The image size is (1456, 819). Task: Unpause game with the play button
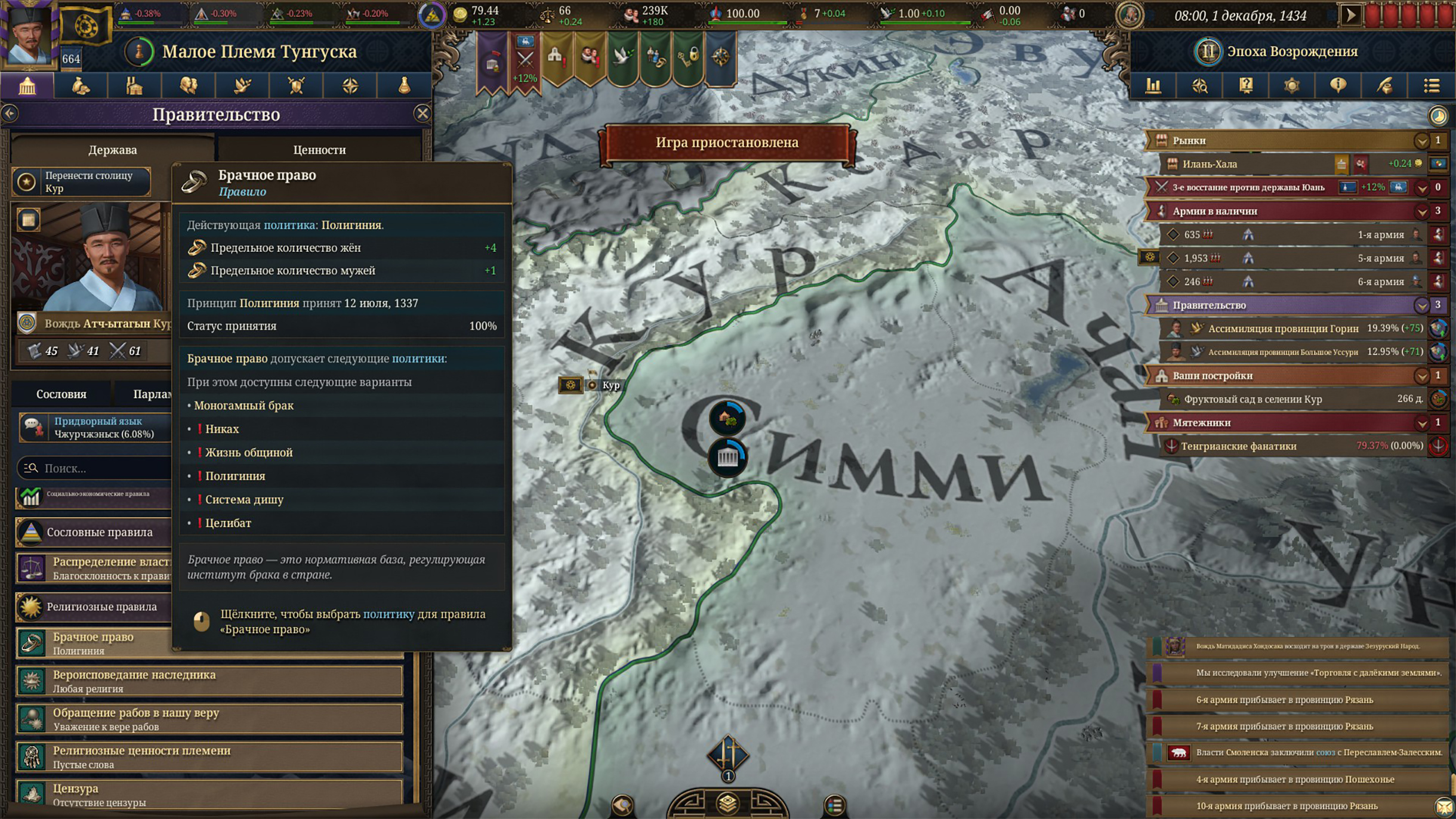[1350, 15]
